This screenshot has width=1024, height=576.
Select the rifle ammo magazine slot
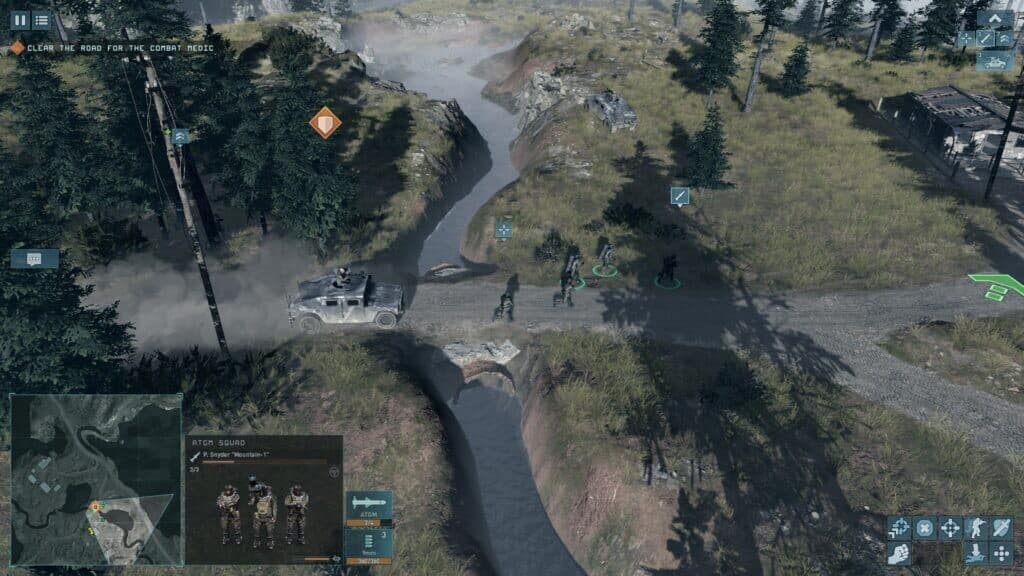[x=368, y=541]
